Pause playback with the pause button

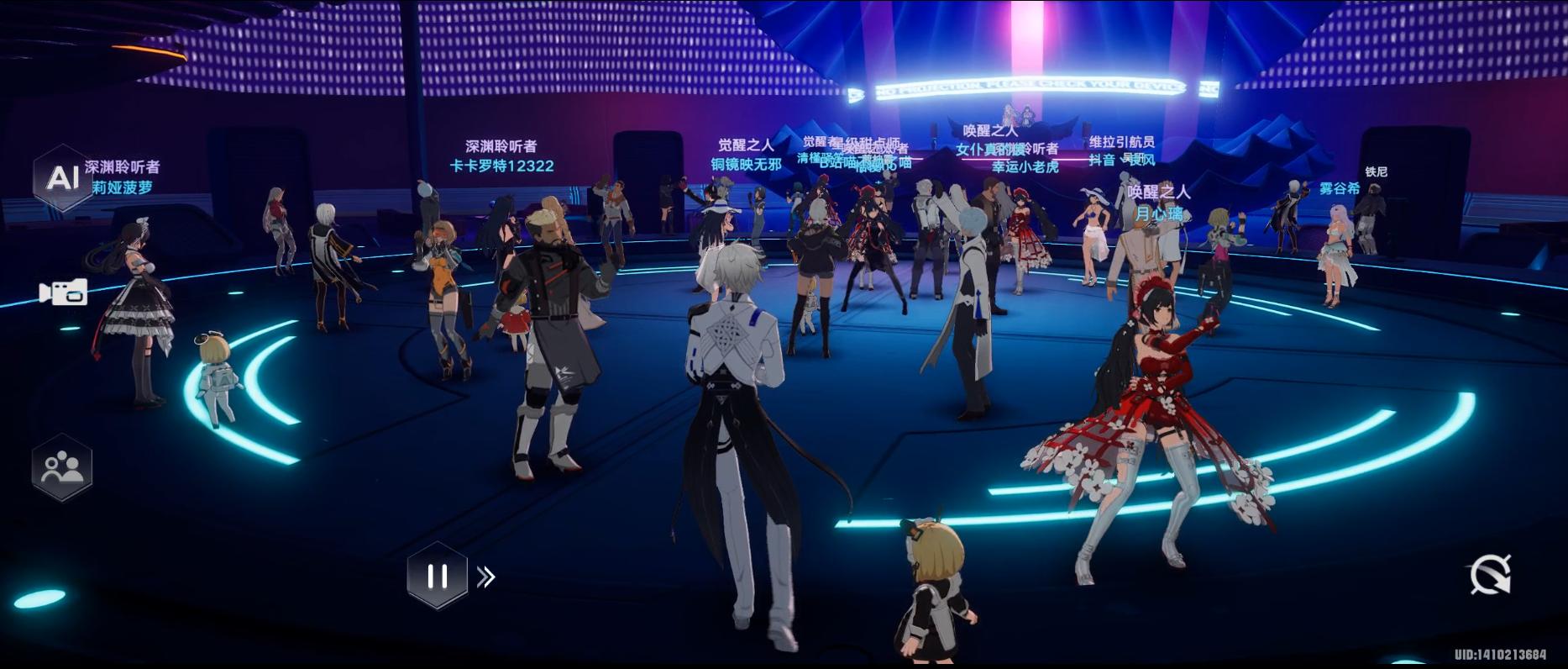[437, 576]
